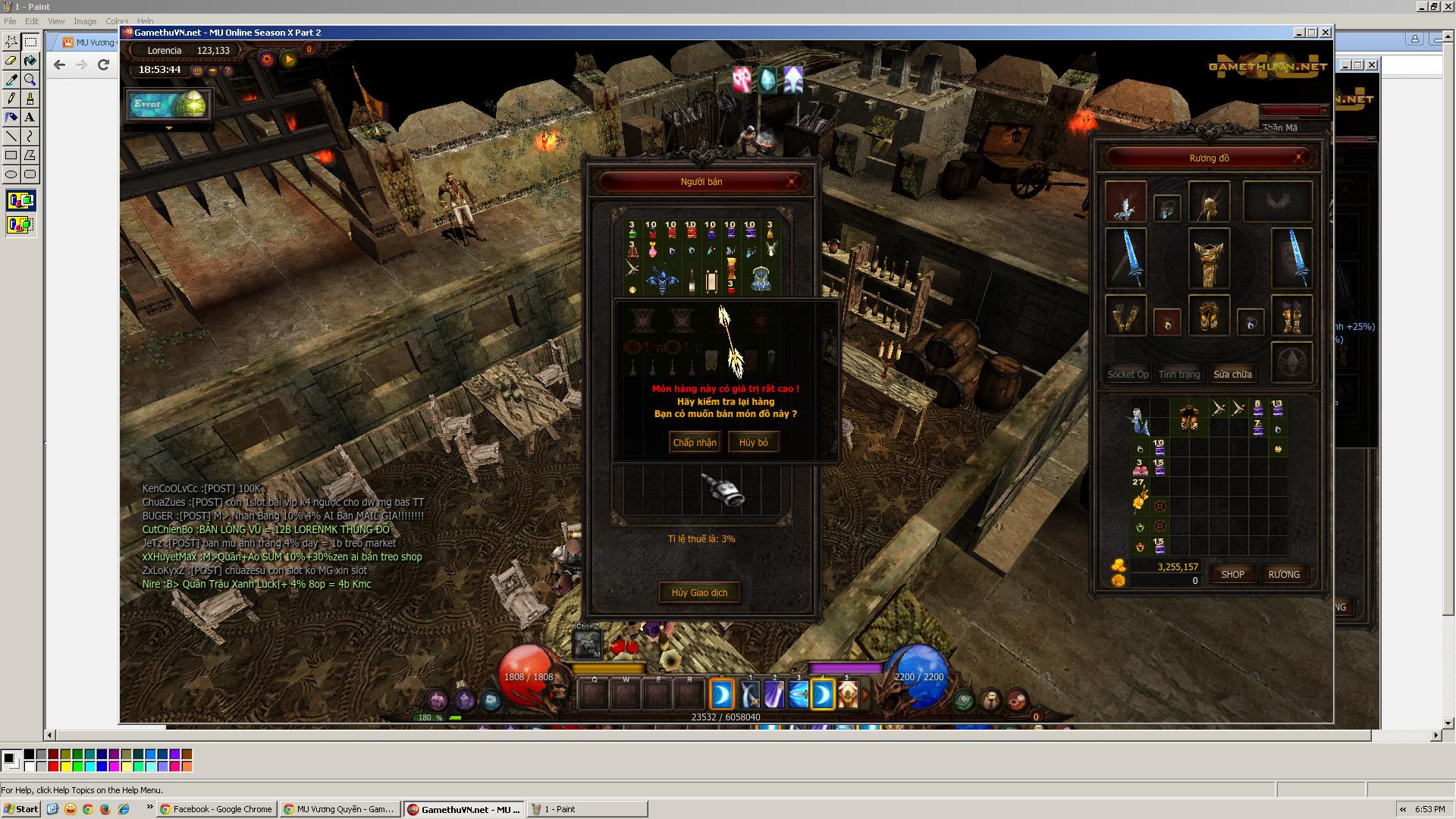Click the green play arrow icon
This screenshot has height=819, width=1456.
[289, 58]
